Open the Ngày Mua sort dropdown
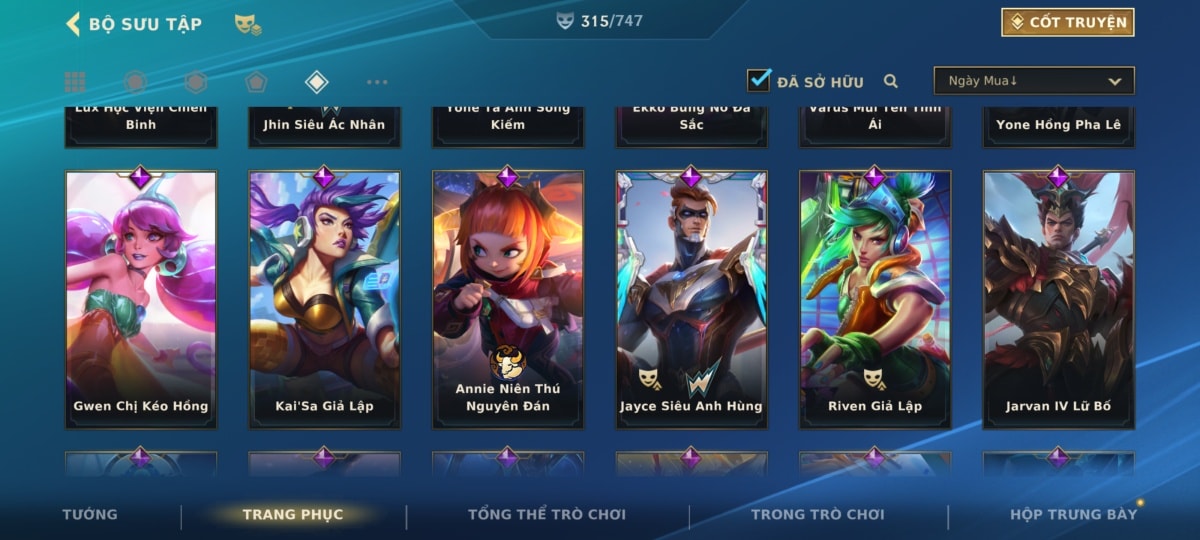Screen dimensions: 1200x540 pyautogui.click(x=1034, y=81)
